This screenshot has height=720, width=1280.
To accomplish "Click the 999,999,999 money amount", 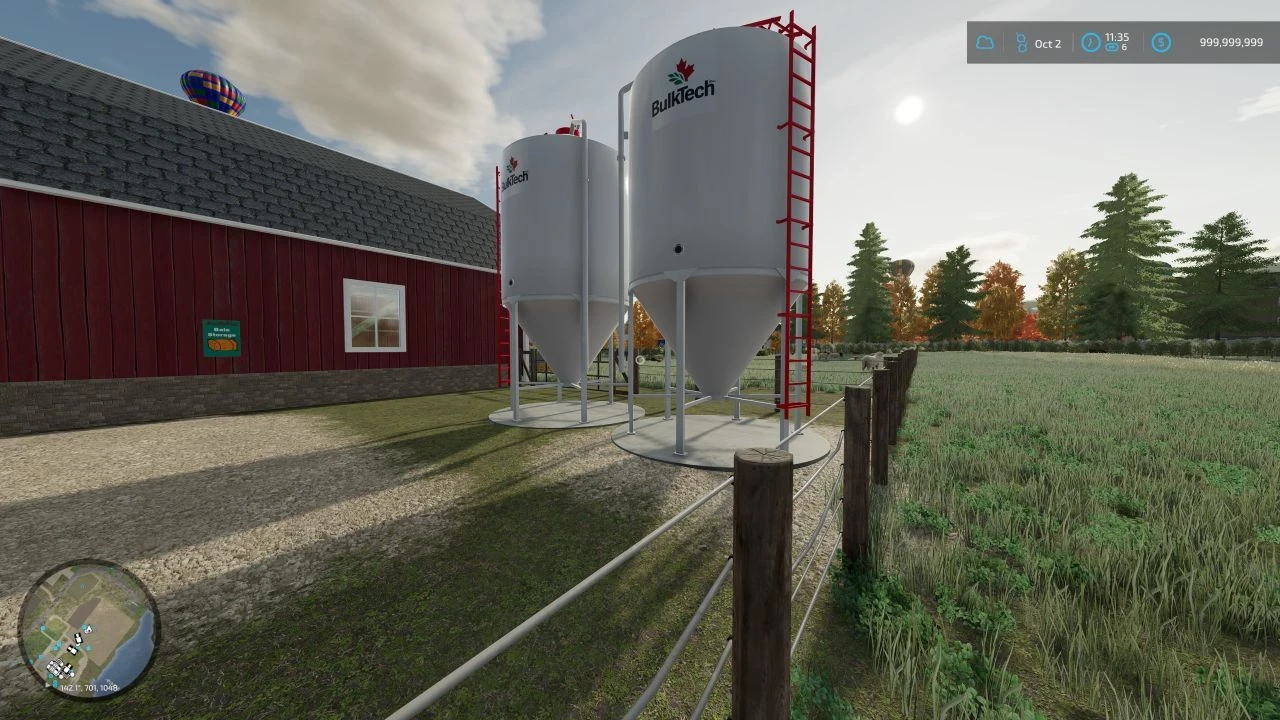I will pos(1231,41).
